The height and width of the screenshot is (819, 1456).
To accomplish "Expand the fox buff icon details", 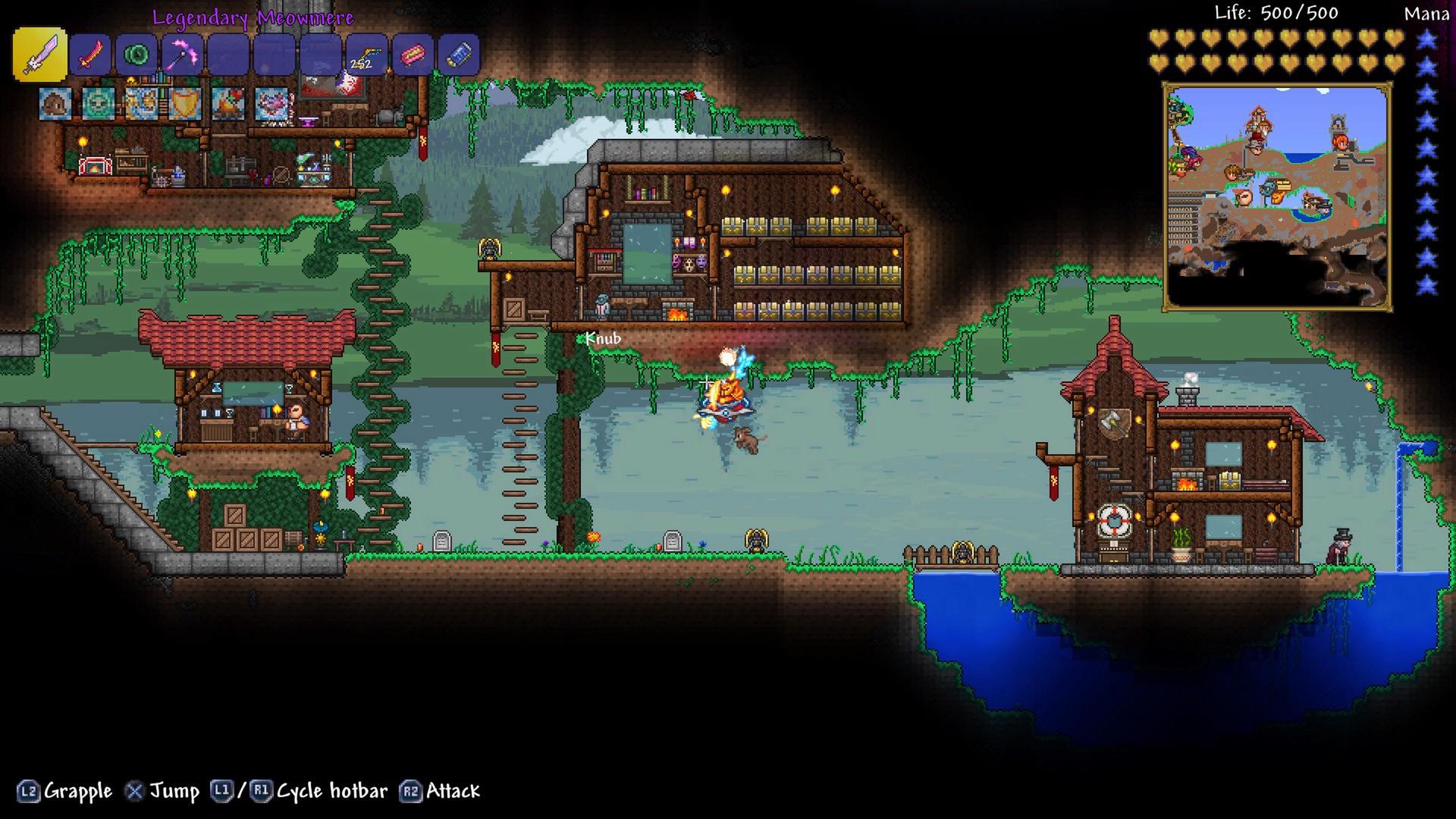I will click(142, 104).
